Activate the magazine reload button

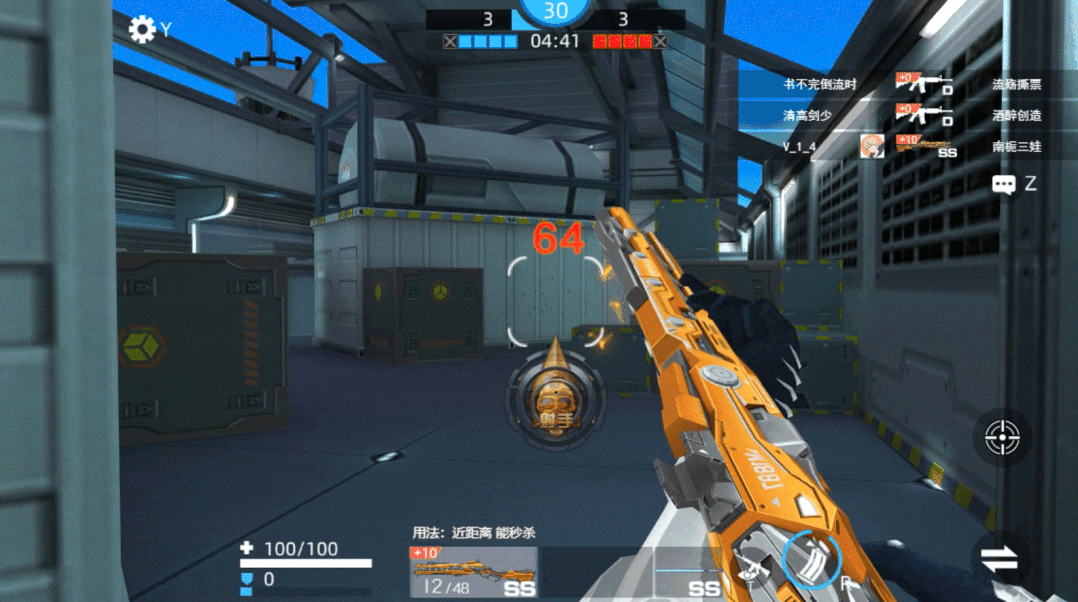[810, 558]
